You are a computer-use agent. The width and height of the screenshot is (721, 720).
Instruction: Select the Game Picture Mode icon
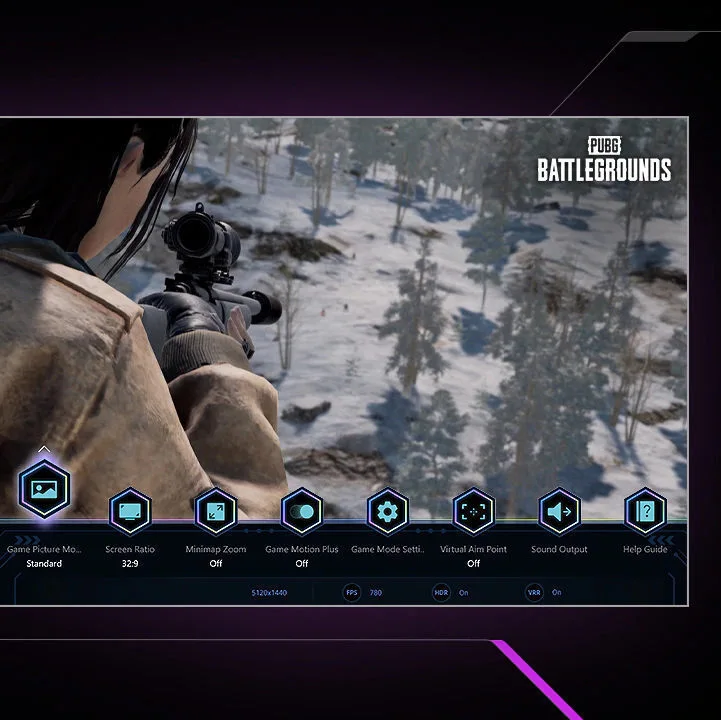click(44, 489)
